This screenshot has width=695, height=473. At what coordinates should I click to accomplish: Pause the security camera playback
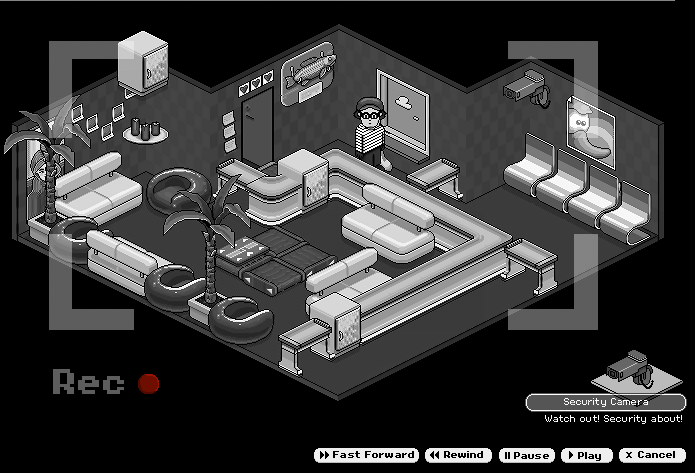[x=526, y=455]
